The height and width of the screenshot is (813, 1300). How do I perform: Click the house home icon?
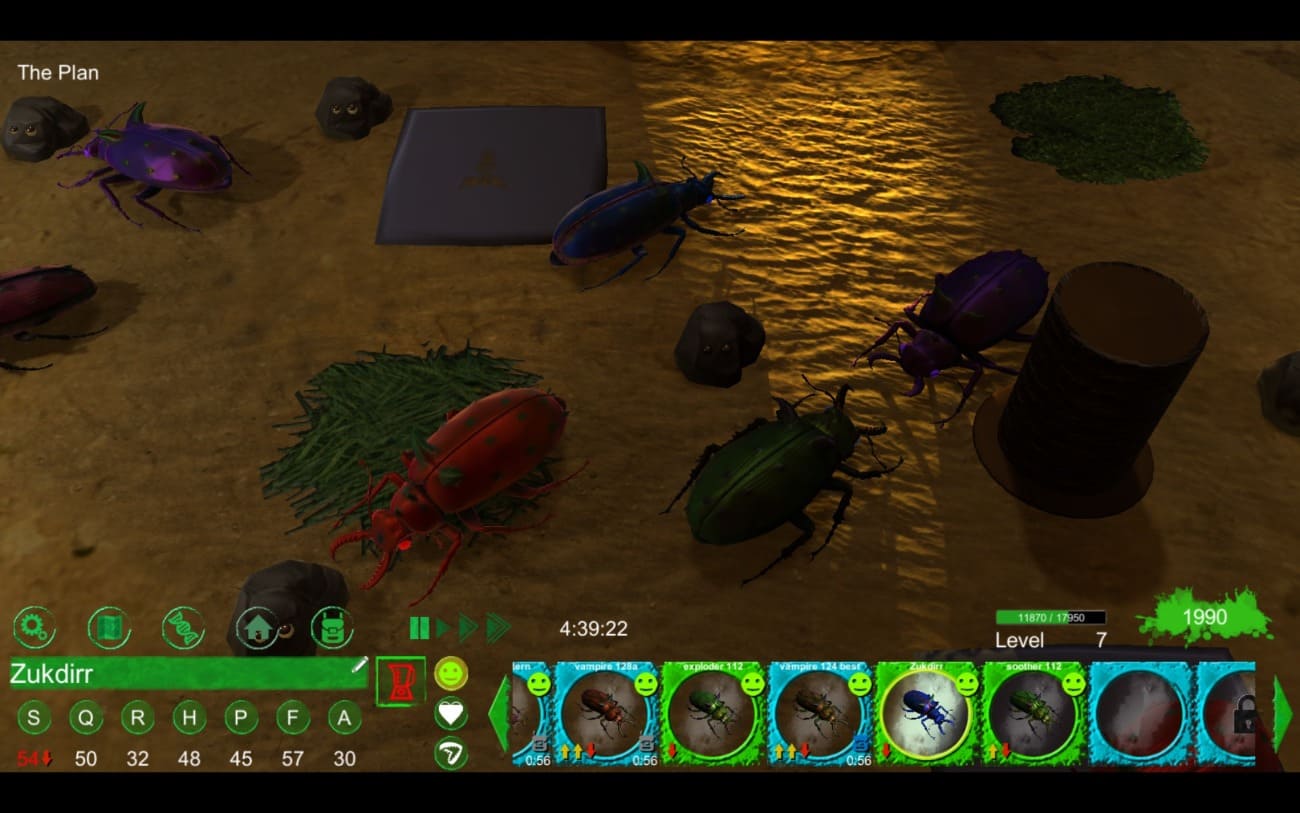257,628
